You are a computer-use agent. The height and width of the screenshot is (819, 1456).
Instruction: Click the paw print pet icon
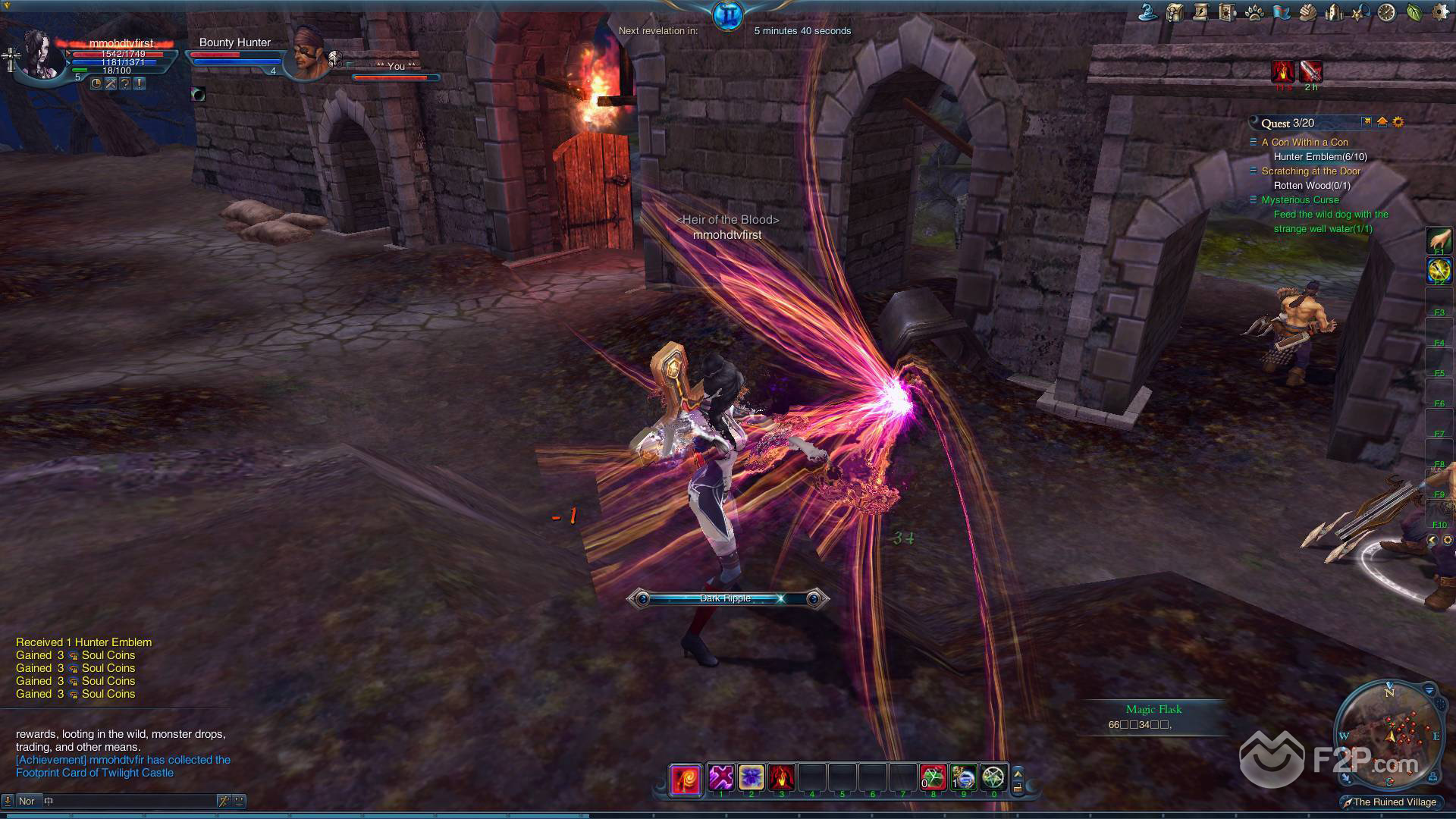point(1254,12)
